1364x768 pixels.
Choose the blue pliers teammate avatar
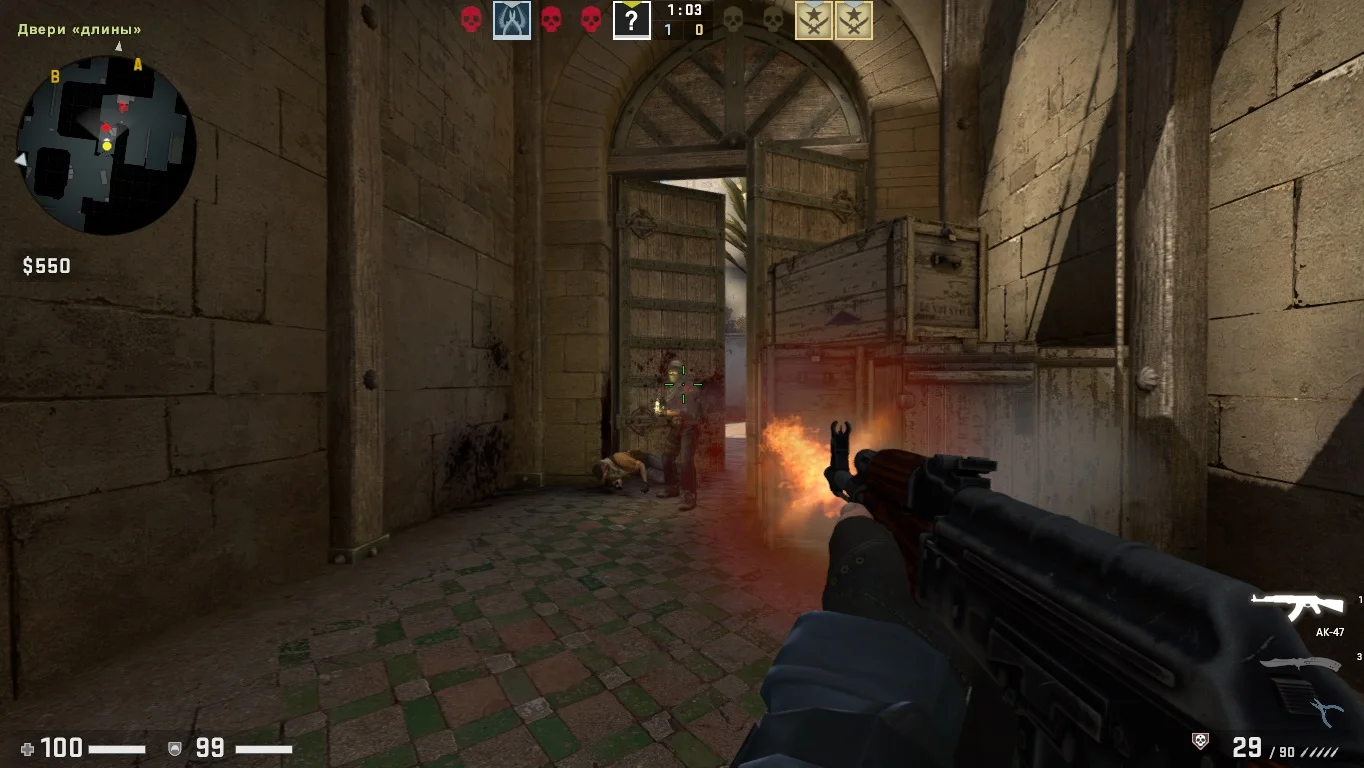pos(511,20)
